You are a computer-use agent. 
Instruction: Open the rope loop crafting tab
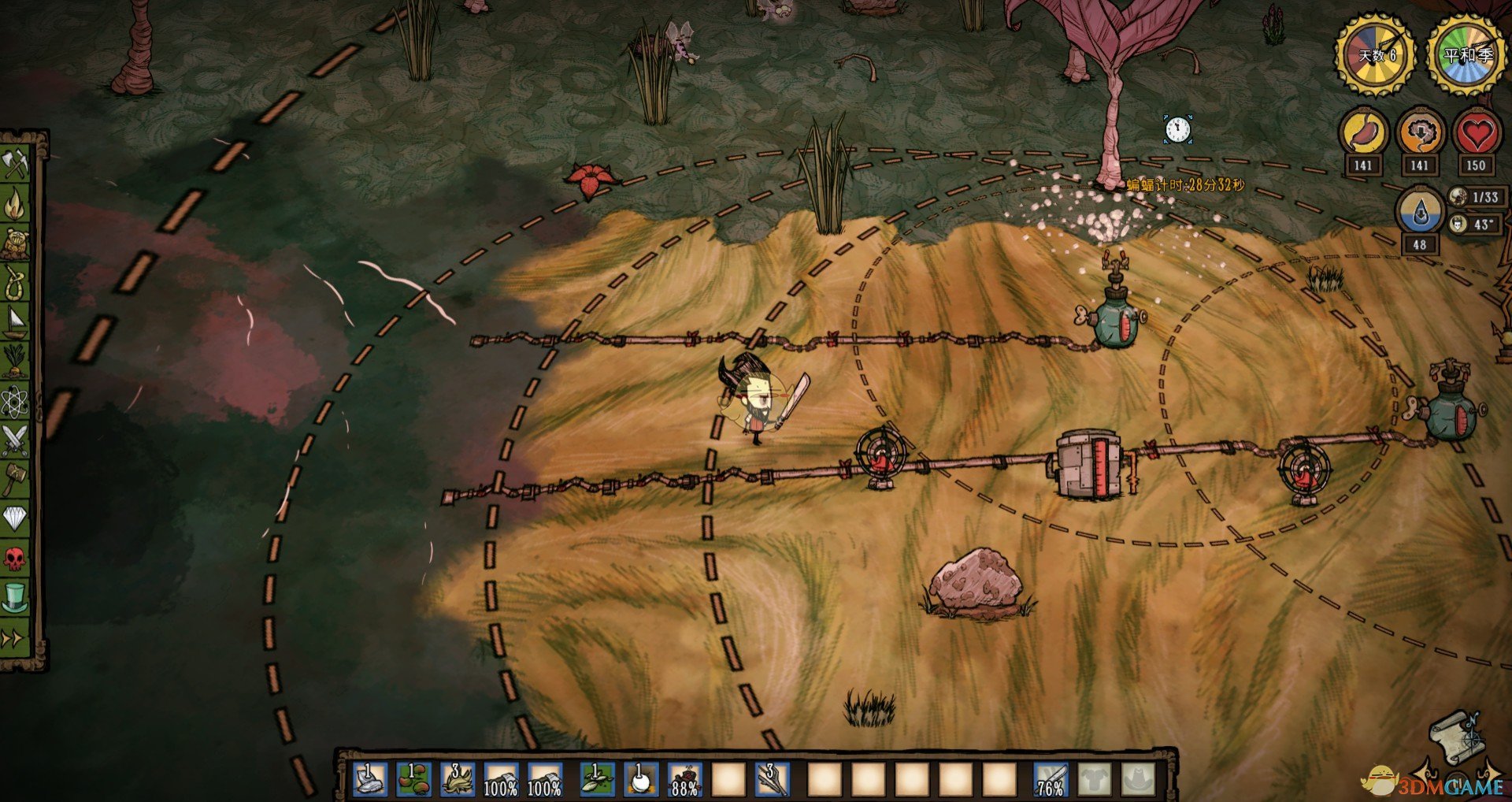click(x=15, y=282)
